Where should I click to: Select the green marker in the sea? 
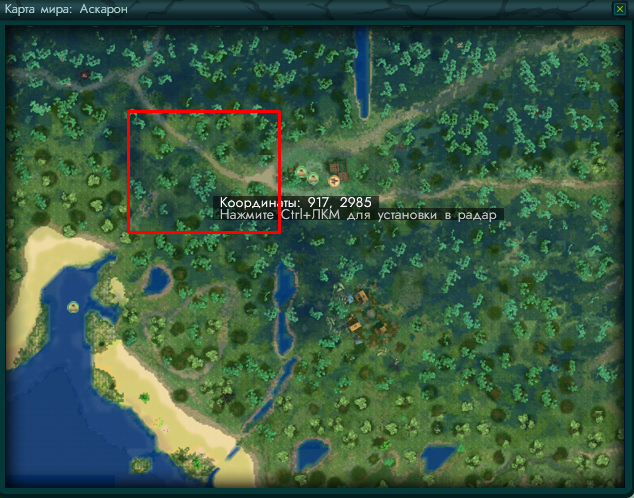tap(73, 306)
